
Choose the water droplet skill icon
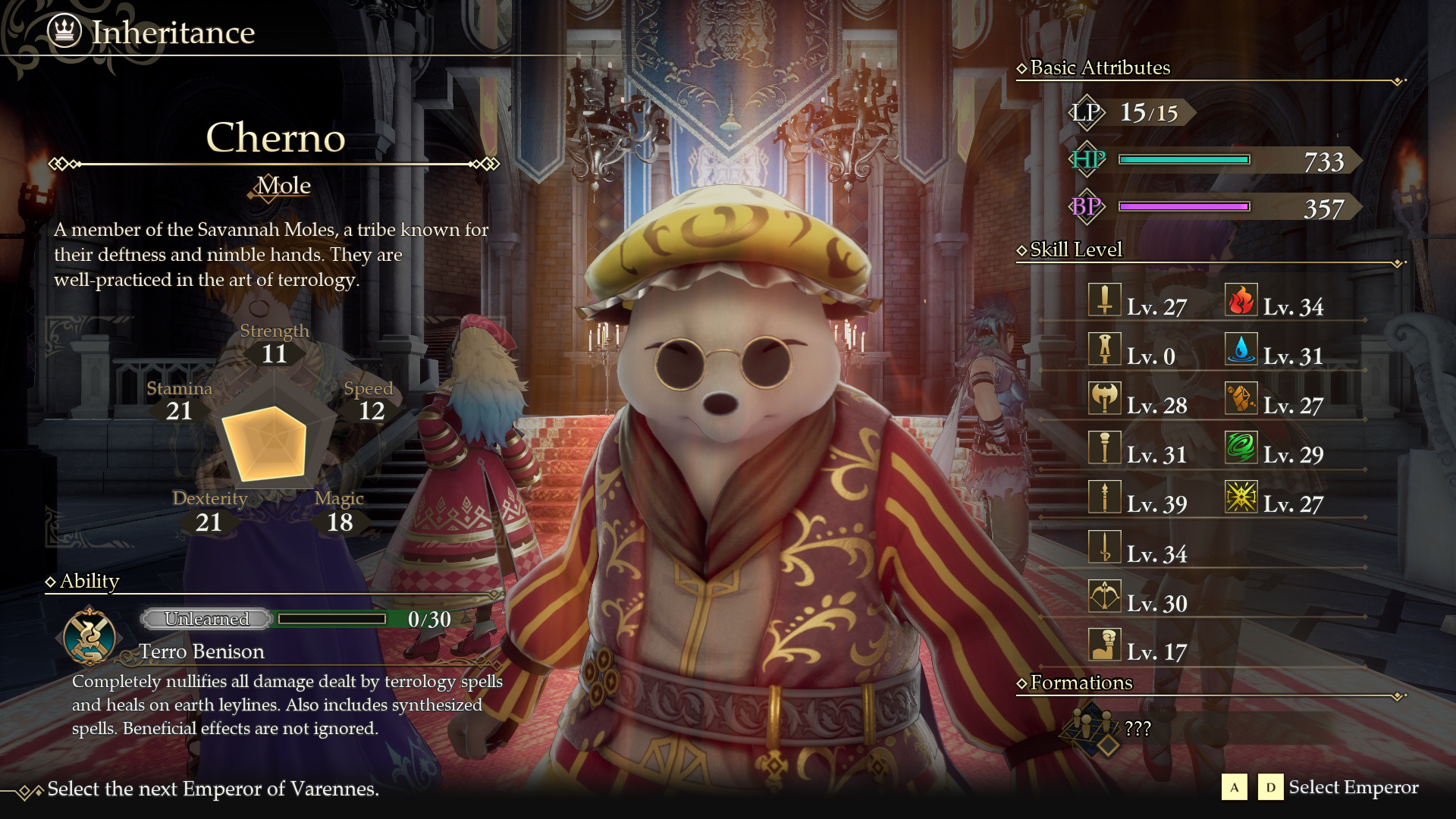(x=1241, y=350)
